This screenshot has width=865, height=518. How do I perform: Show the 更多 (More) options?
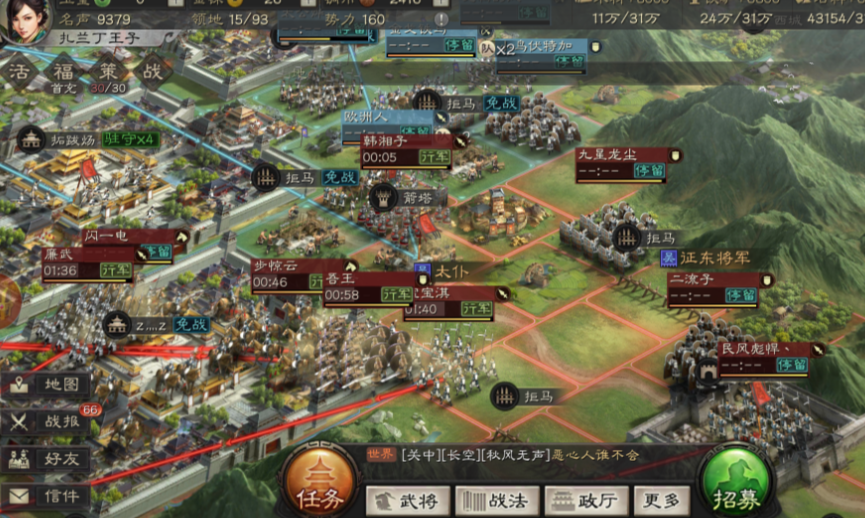pos(661,500)
